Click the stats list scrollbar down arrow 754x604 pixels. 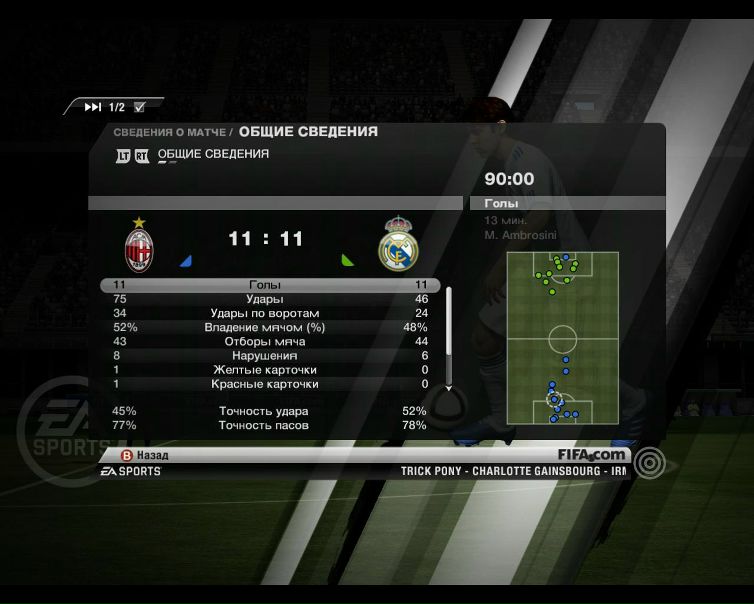coord(448,386)
